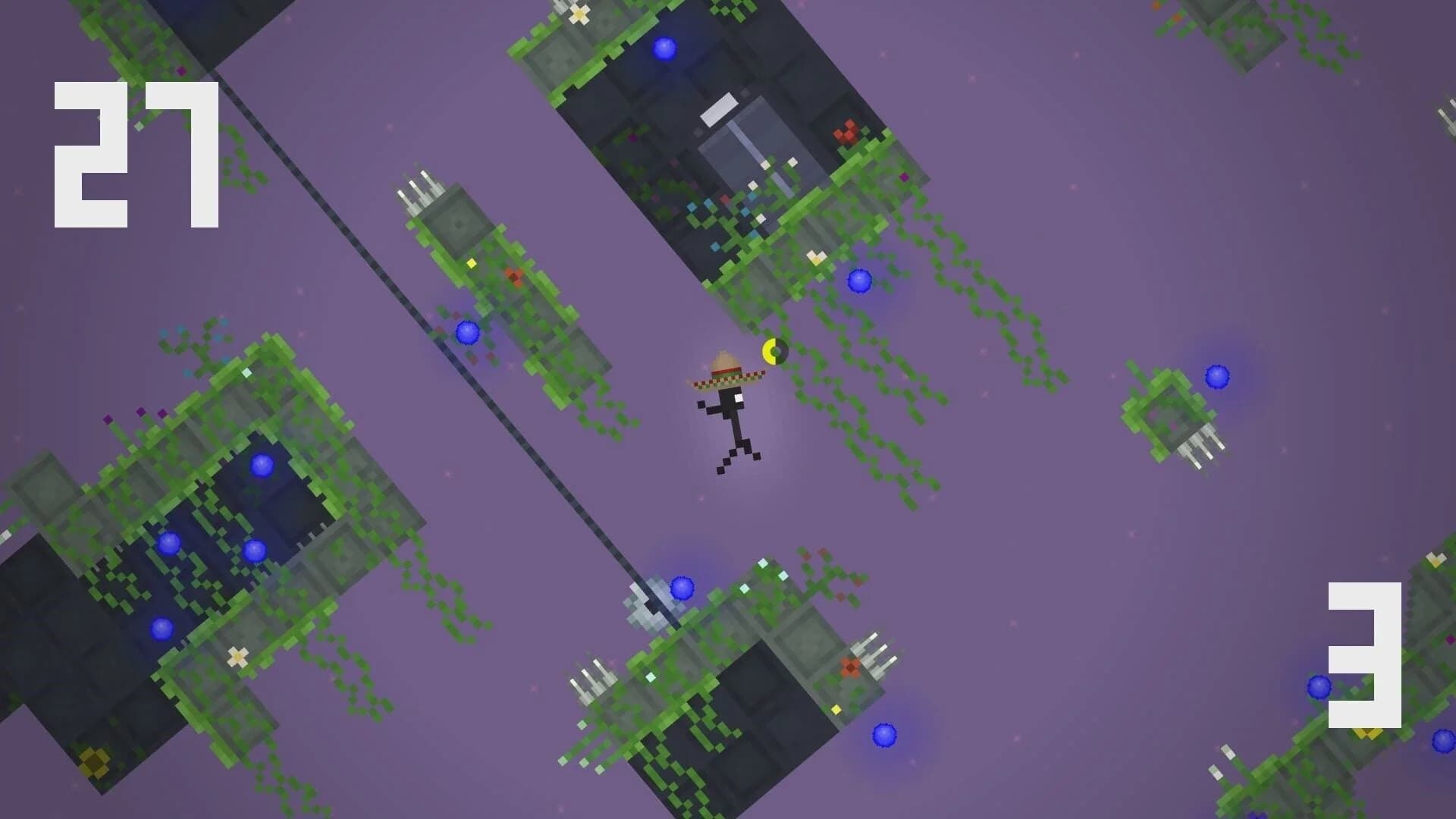Select the red flower on the top platform

point(847,130)
